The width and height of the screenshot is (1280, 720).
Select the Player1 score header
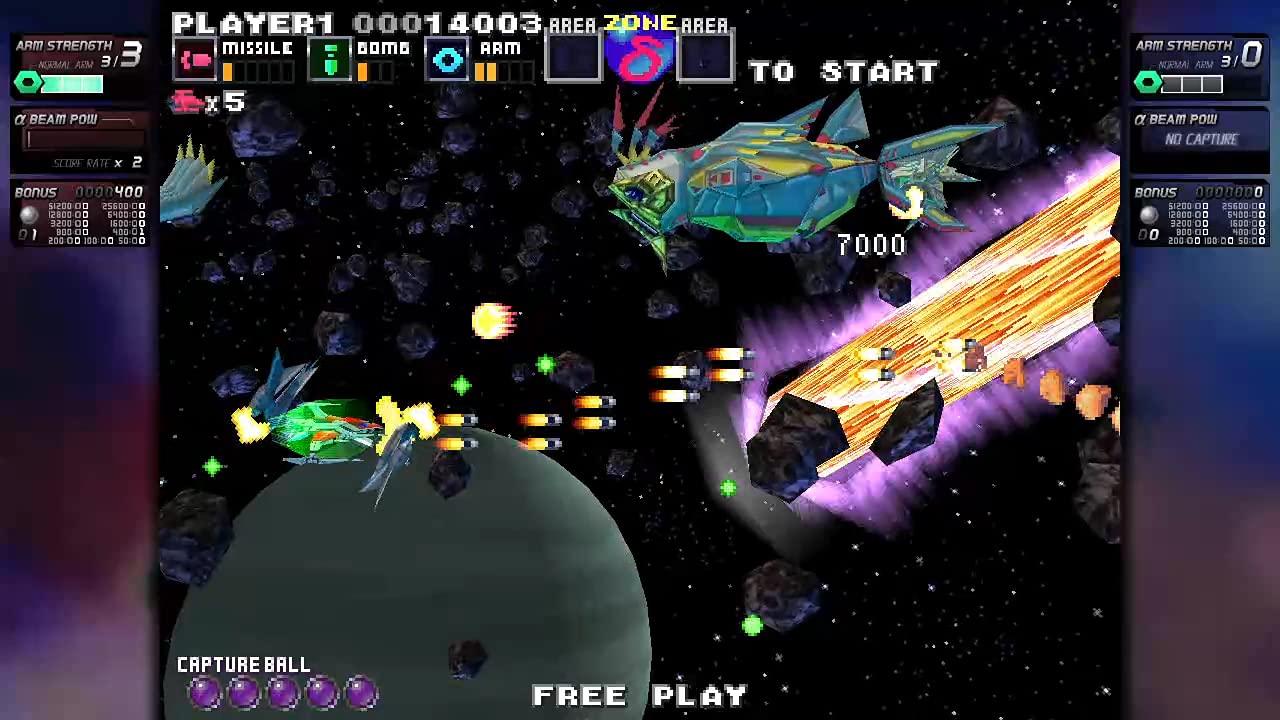tap(250, 22)
